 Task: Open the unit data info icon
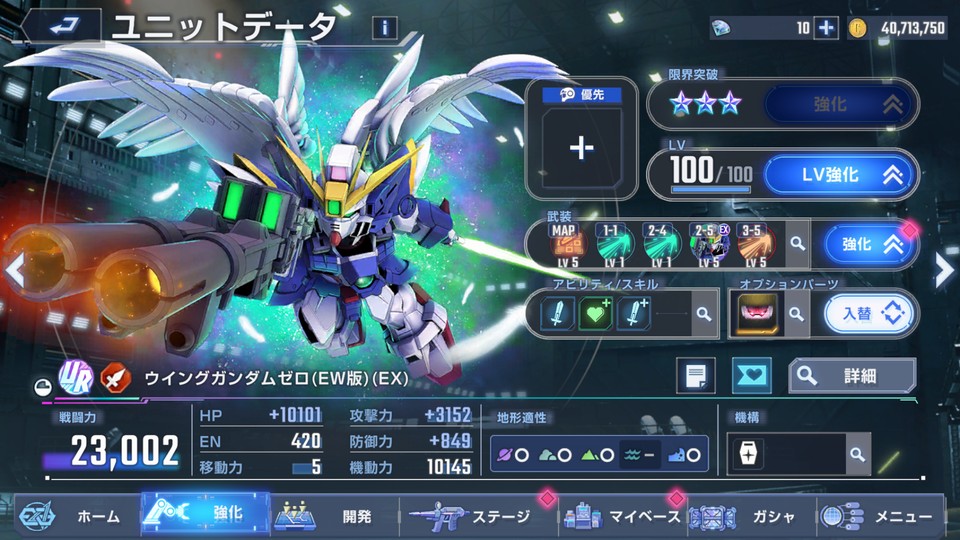[384, 28]
